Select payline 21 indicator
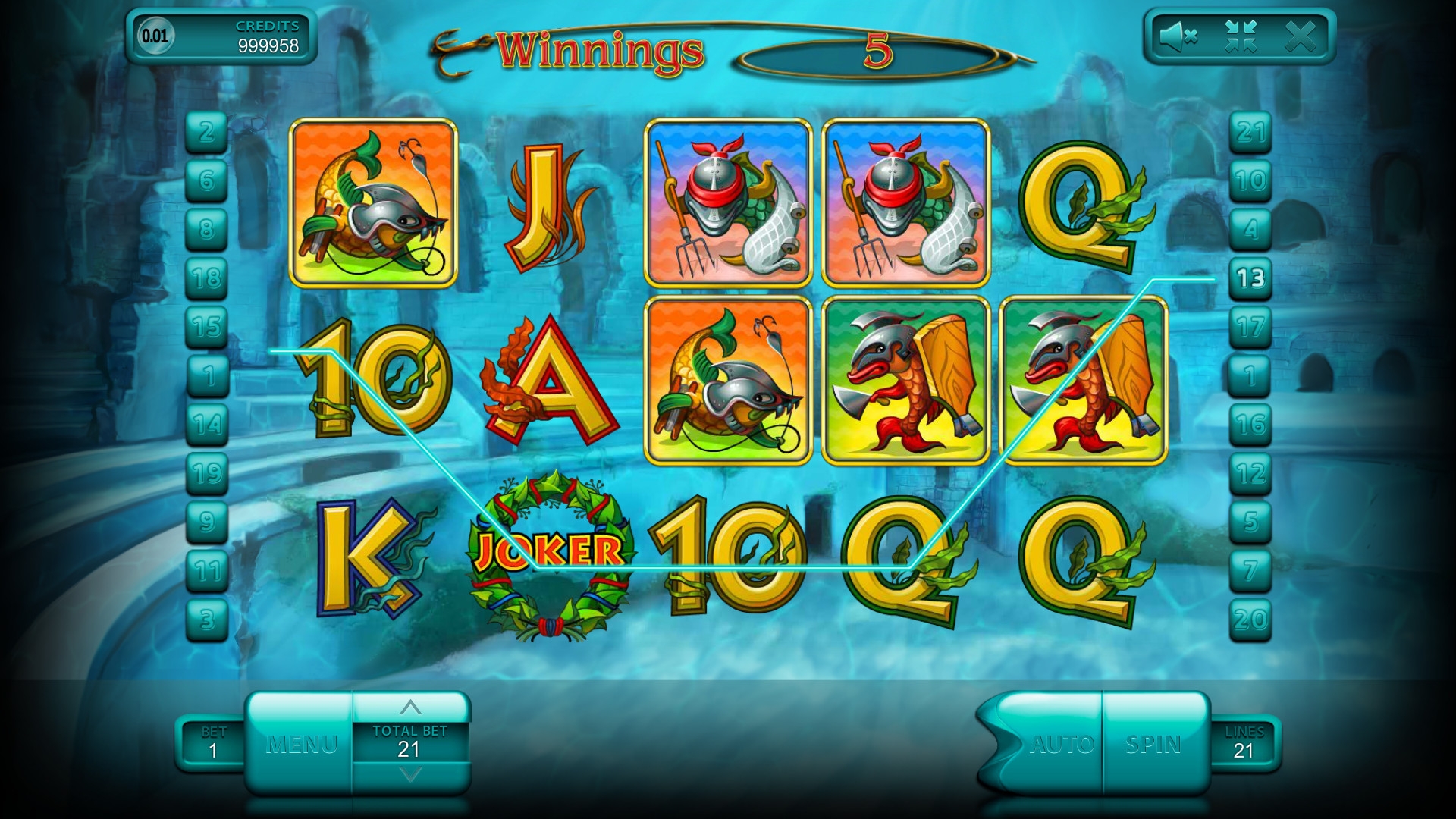 [x=1250, y=132]
